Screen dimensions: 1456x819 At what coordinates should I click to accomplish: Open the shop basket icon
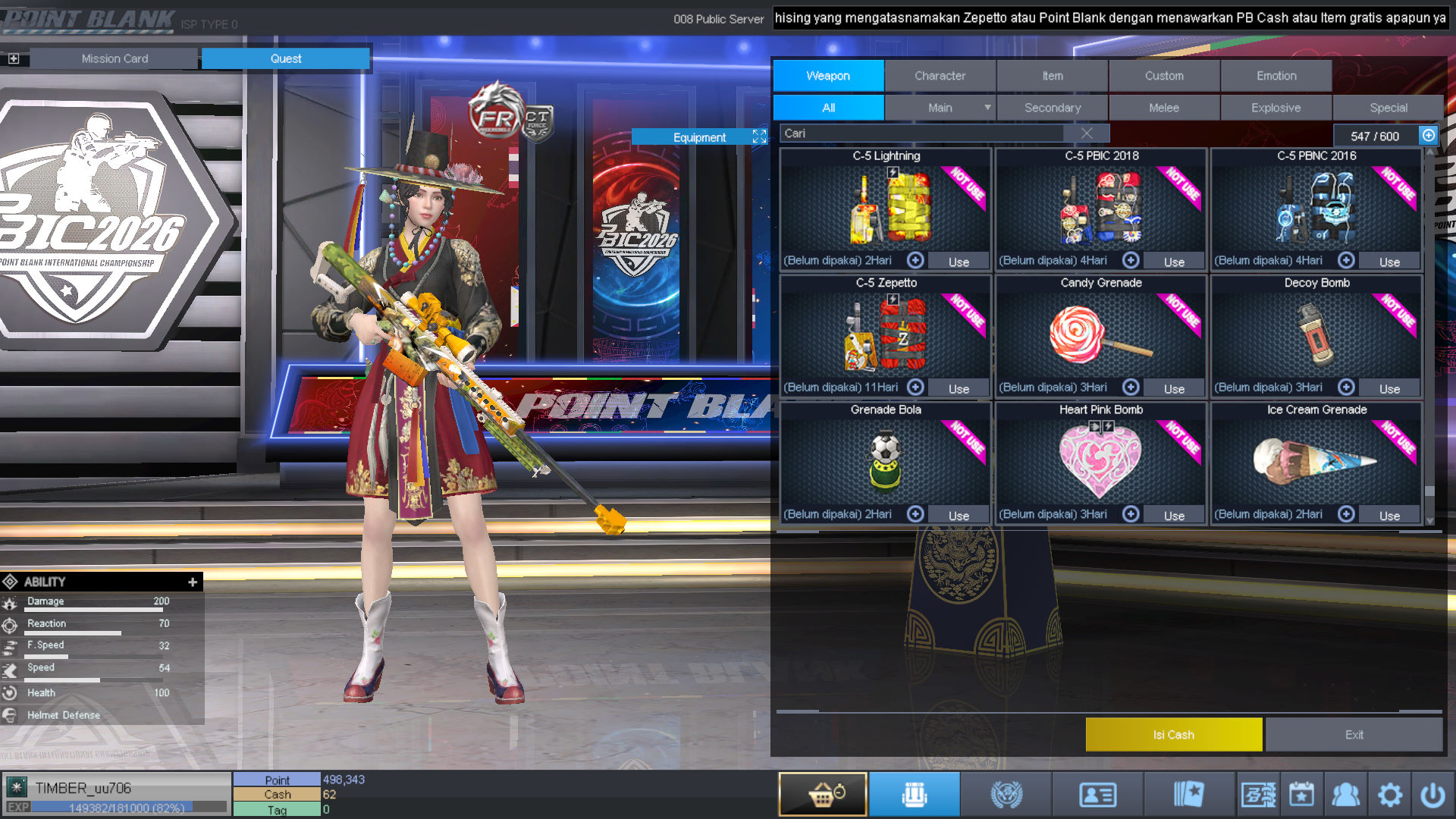click(823, 795)
